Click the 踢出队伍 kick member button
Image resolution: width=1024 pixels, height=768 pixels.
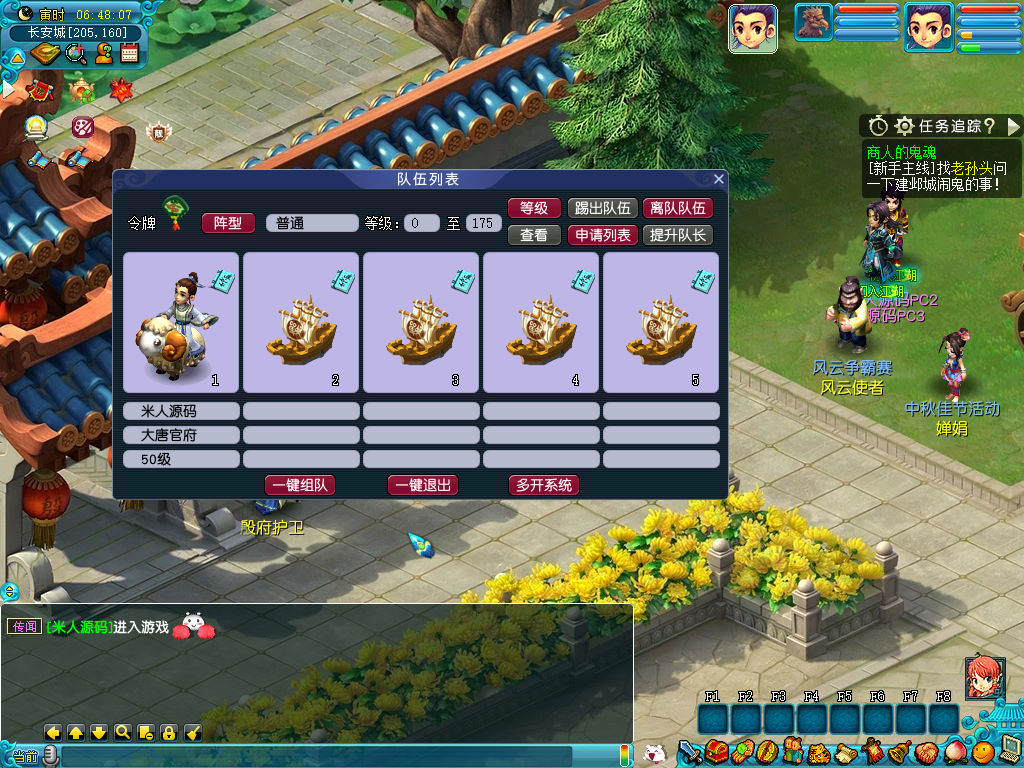(x=601, y=208)
